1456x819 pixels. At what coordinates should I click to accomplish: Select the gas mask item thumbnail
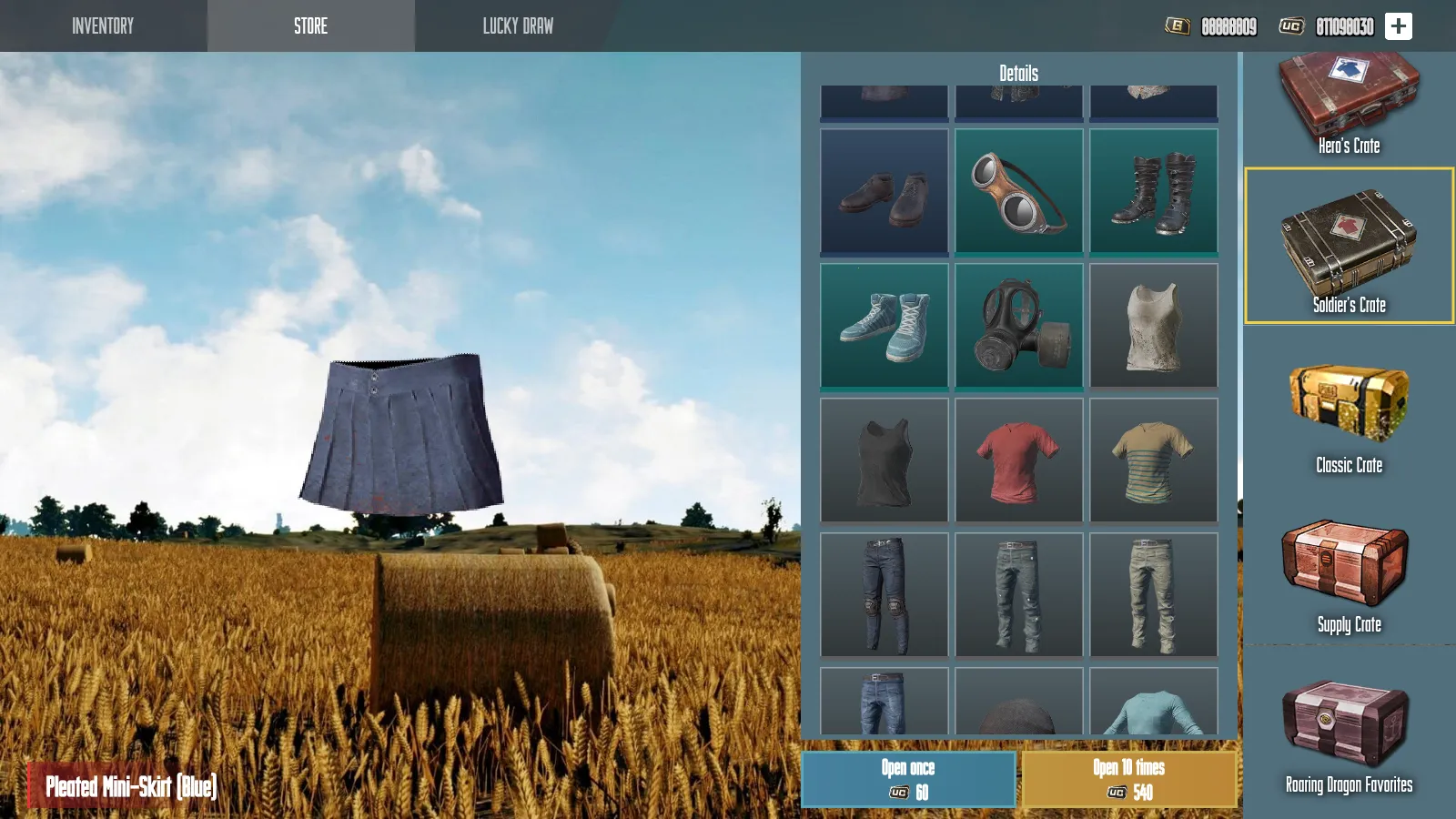tap(1018, 327)
